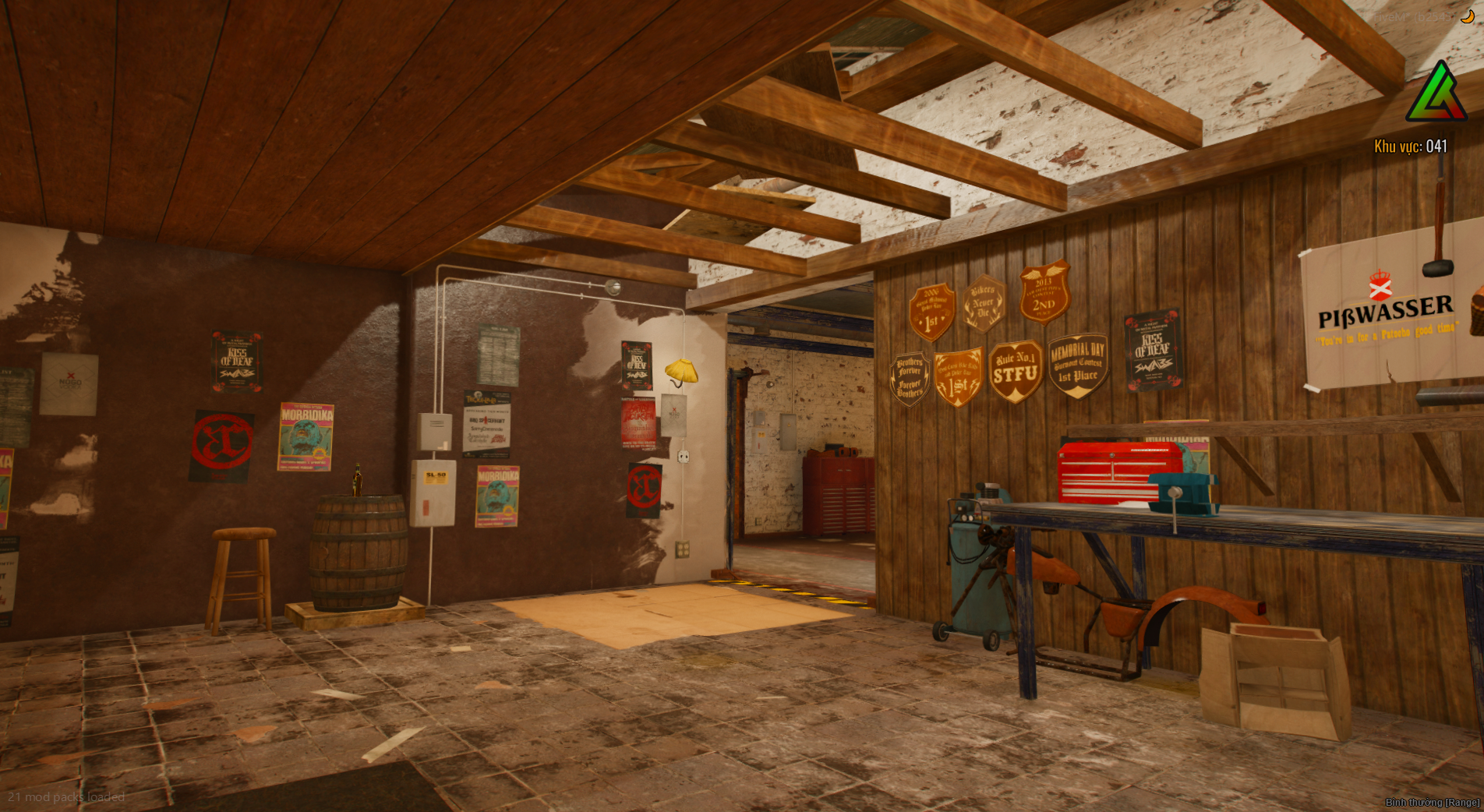Click the orange crescent moon icon
The image size is (1484, 812).
(1467, 16)
